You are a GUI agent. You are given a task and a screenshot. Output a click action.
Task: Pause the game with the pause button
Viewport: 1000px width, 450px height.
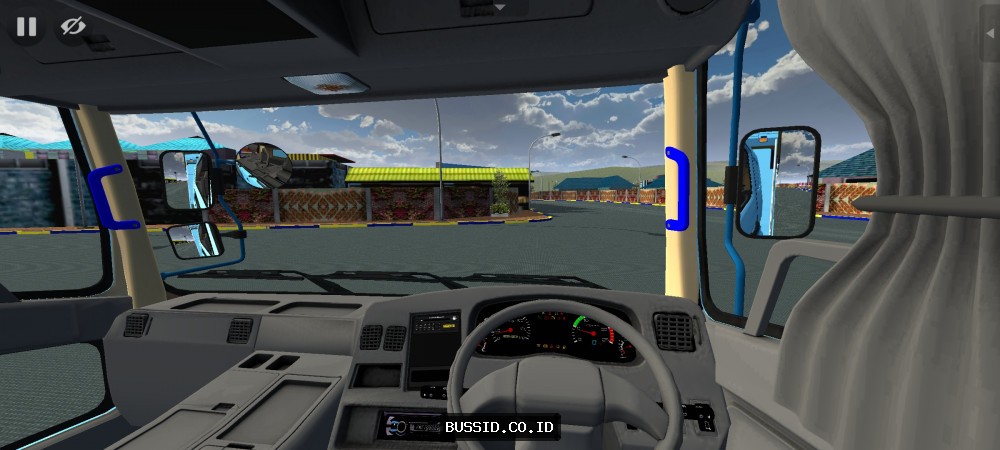pyautogui.click(x=26, y=26)
